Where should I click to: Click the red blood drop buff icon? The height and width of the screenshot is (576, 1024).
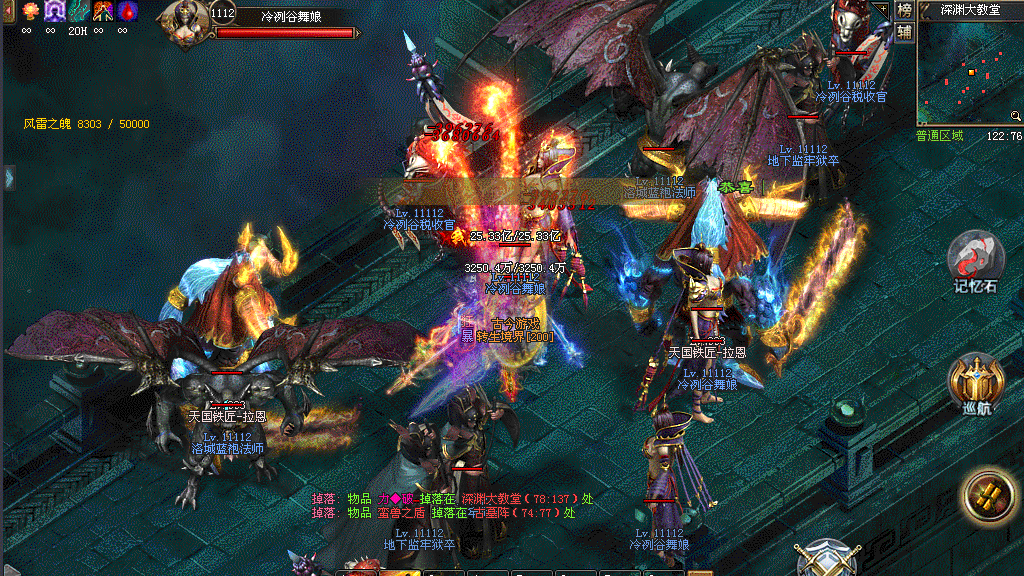pos(128,11)
